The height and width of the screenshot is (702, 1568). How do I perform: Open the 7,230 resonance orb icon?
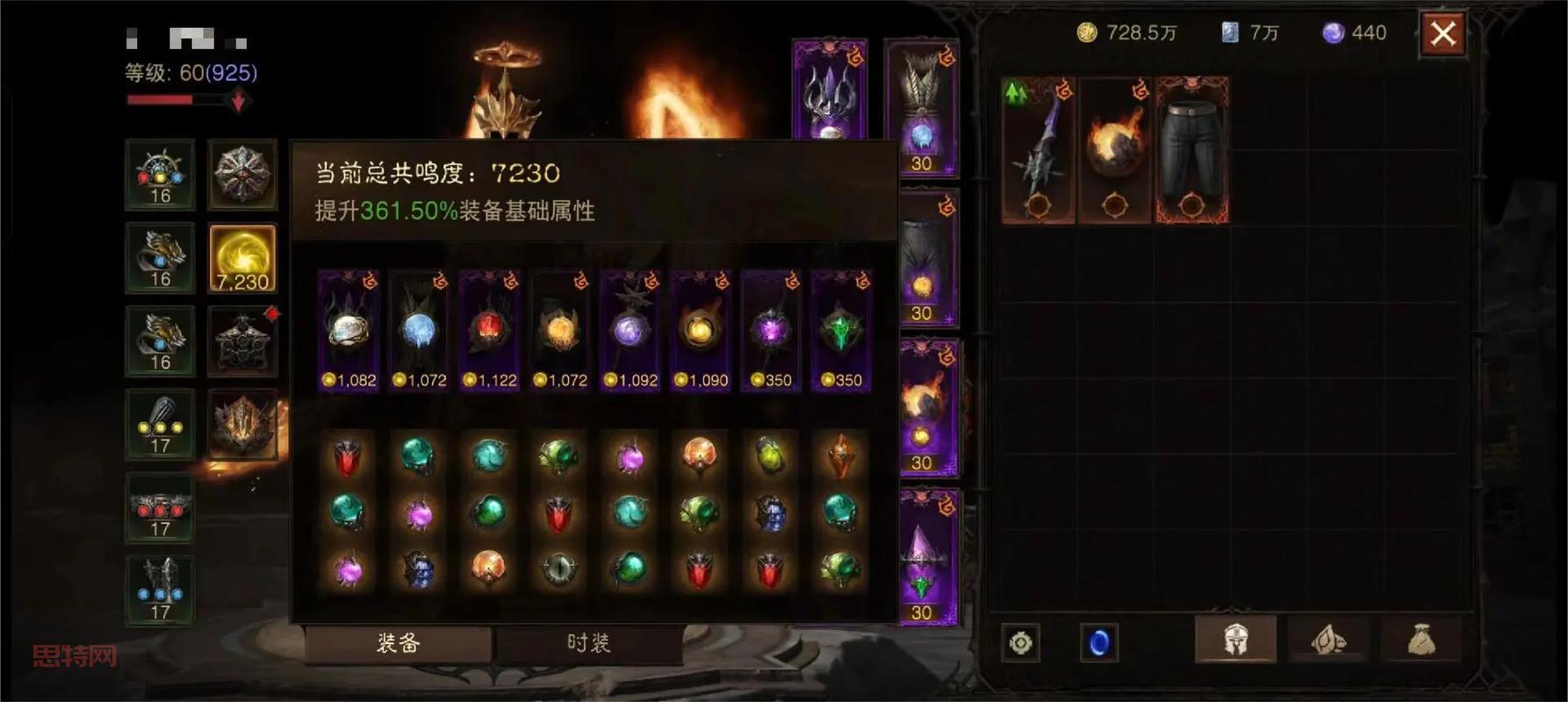pyautogui.click(x=243, y=257)
